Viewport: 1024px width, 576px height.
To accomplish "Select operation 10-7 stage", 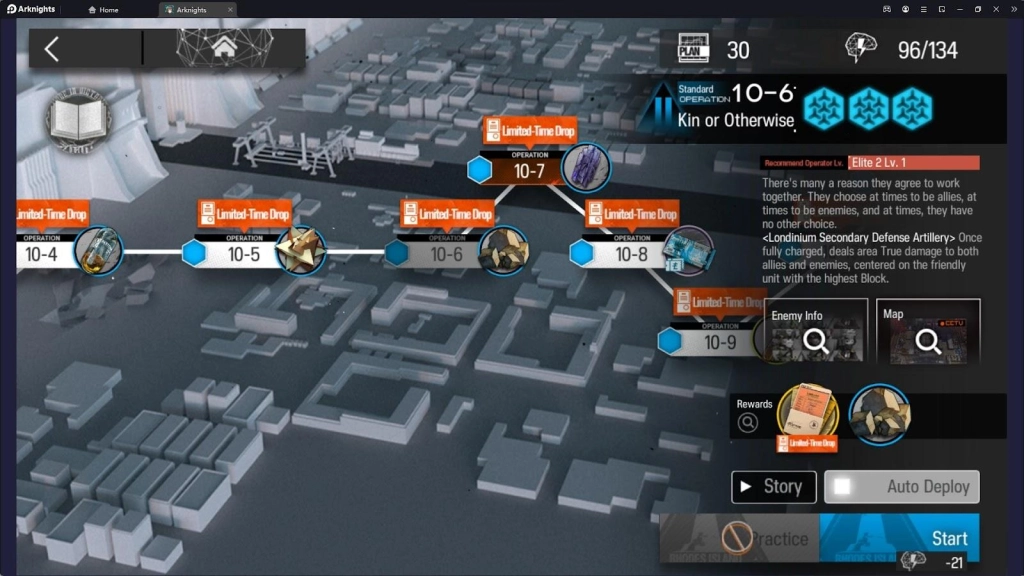I will (529, 170).
